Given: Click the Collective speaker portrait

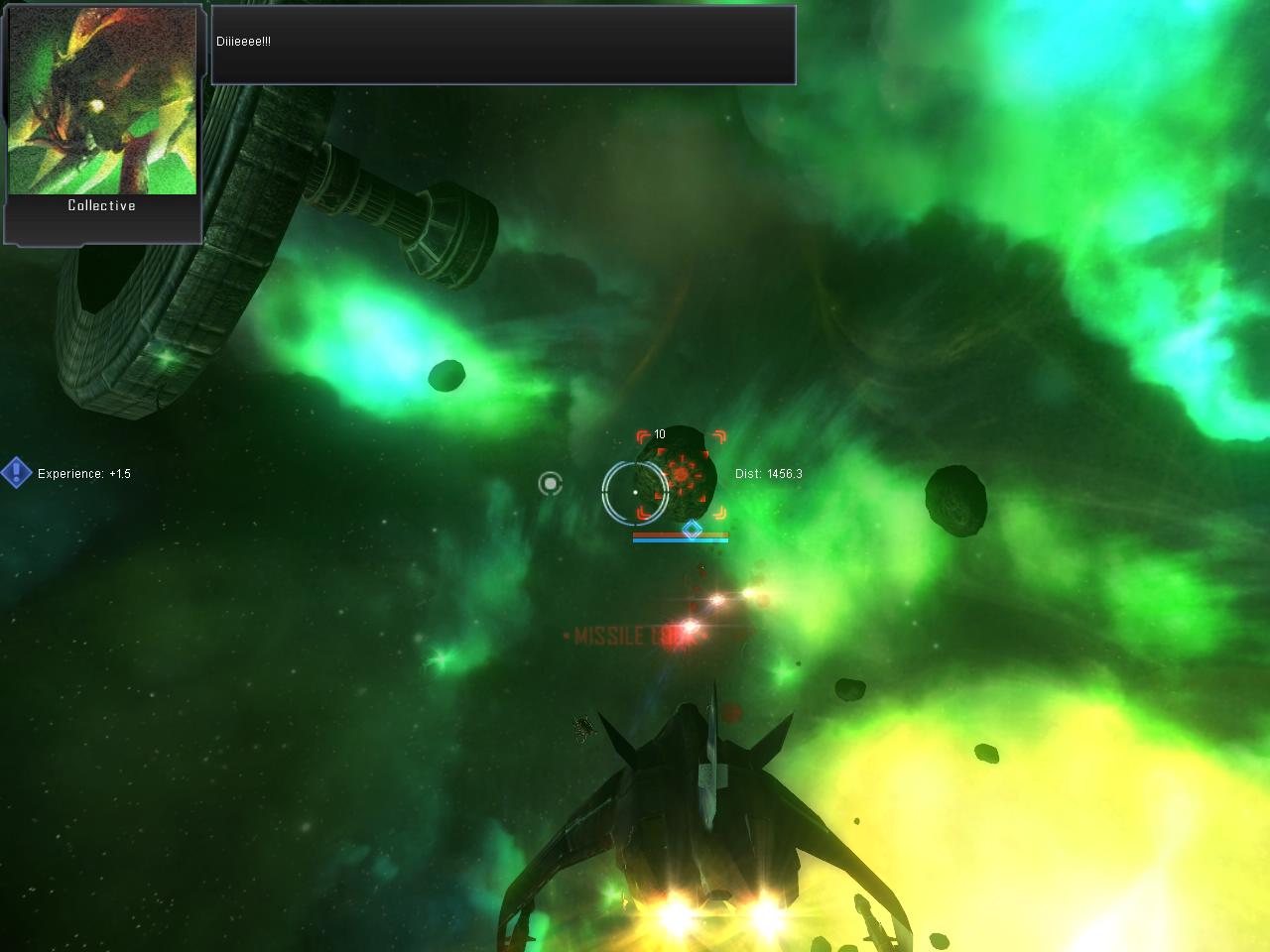Looking at the screenshot, I should 102,101.
